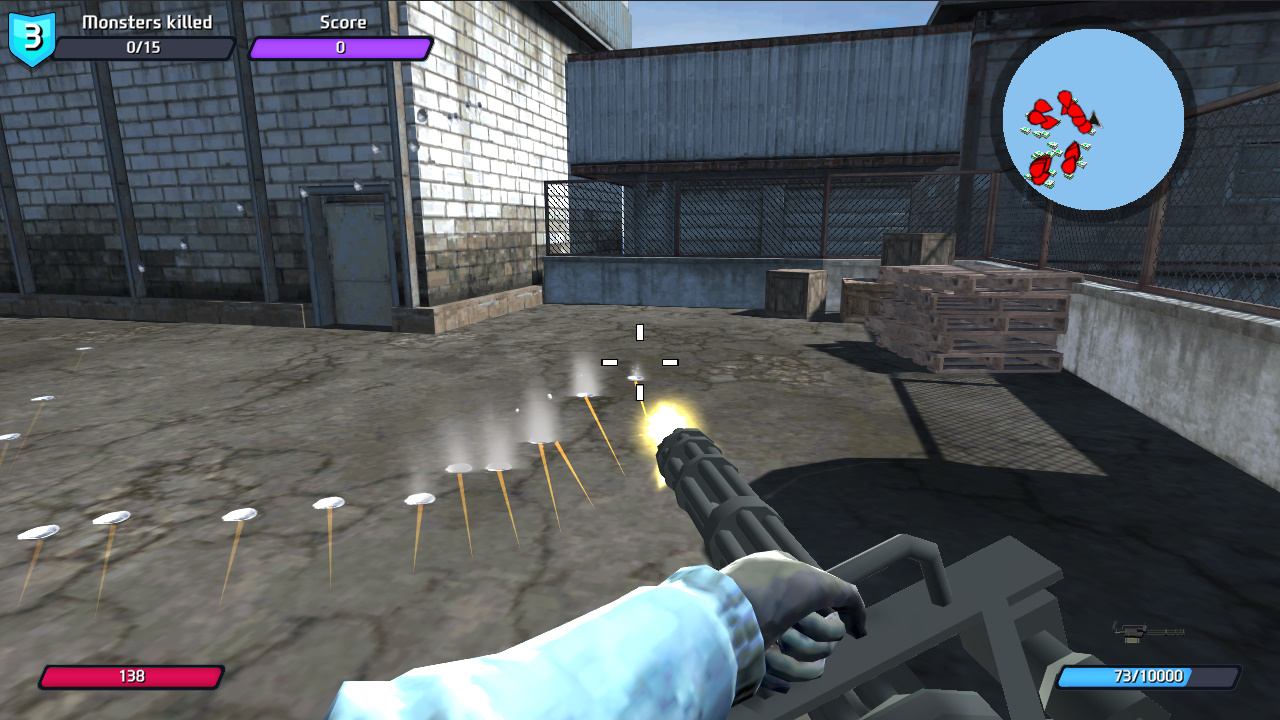Click the Monsters killed 0/15 counter

click(x=146, y=47)
